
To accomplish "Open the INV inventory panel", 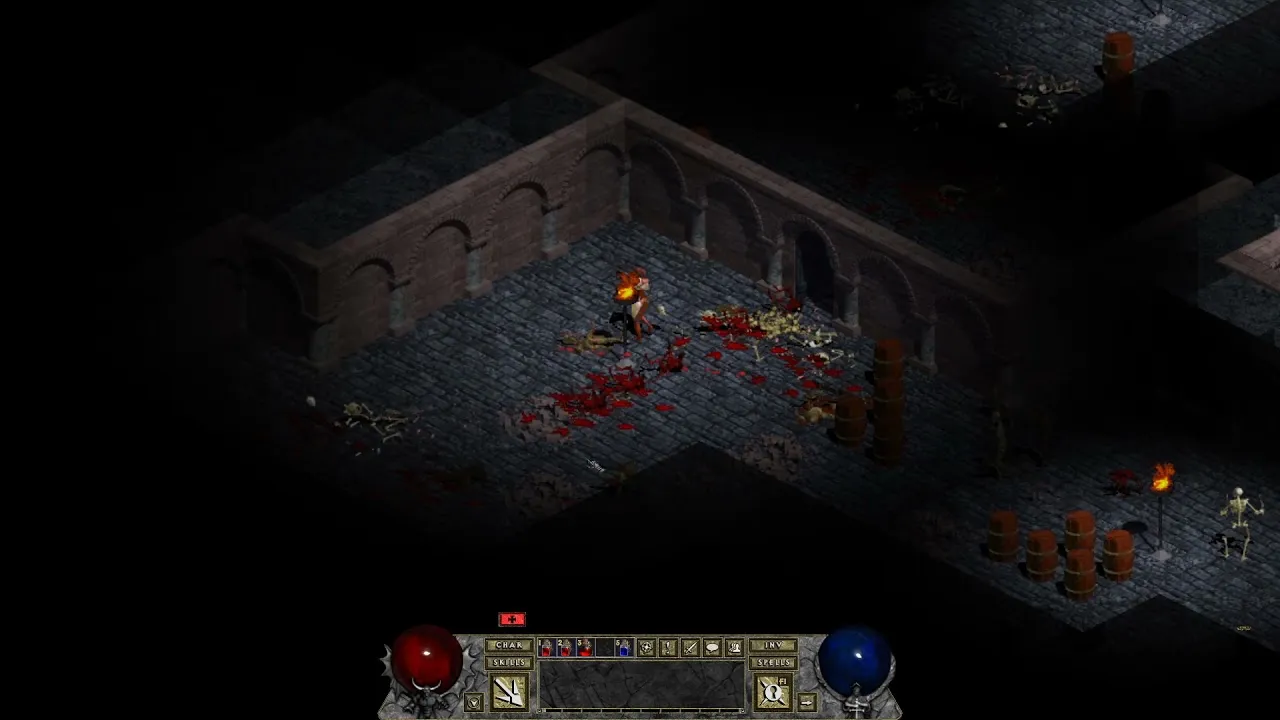I will [x=775, y=645].
